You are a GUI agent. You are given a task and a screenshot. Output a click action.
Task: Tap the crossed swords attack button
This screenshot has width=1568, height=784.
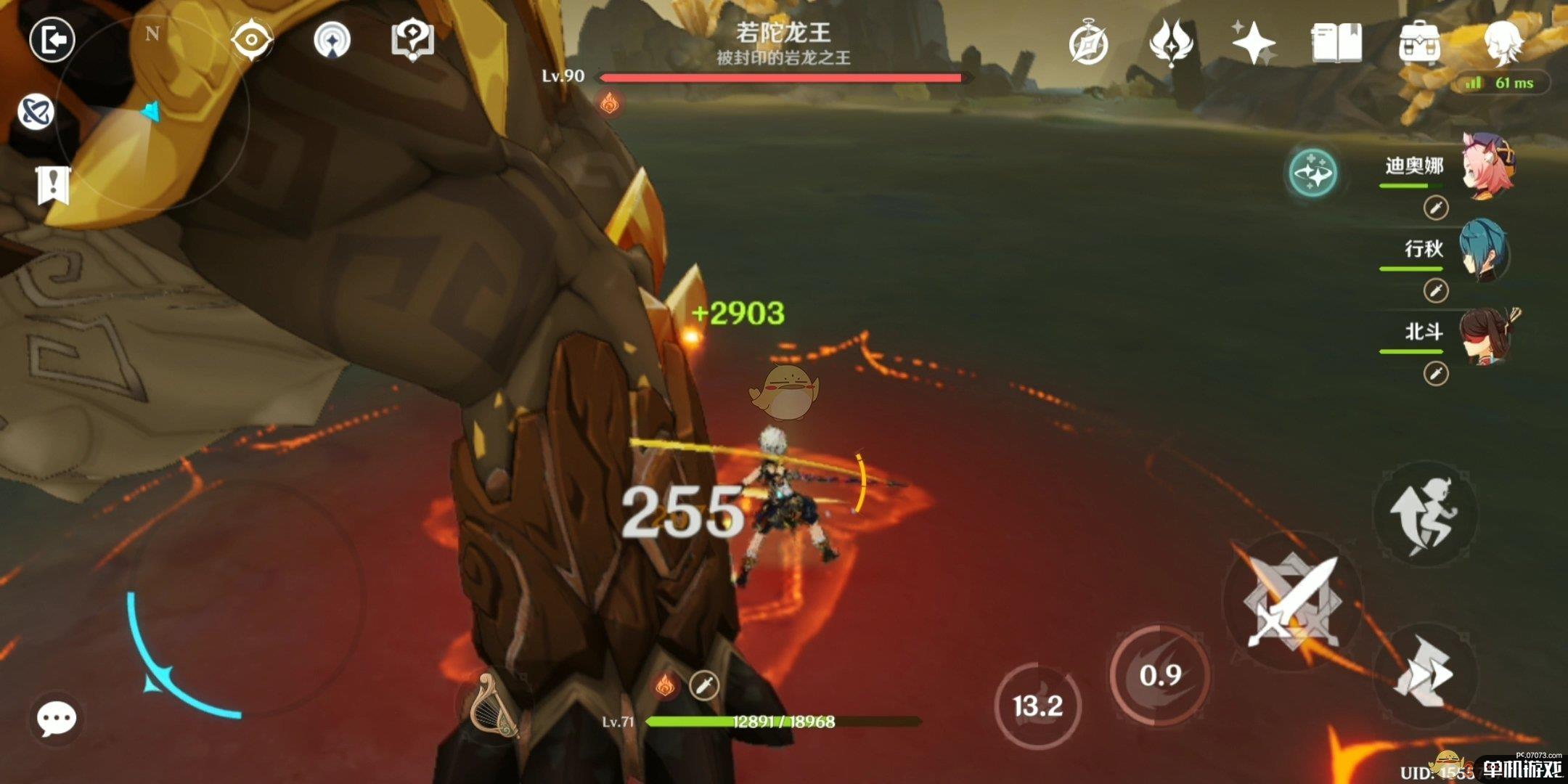click(x=1292, y=601)
